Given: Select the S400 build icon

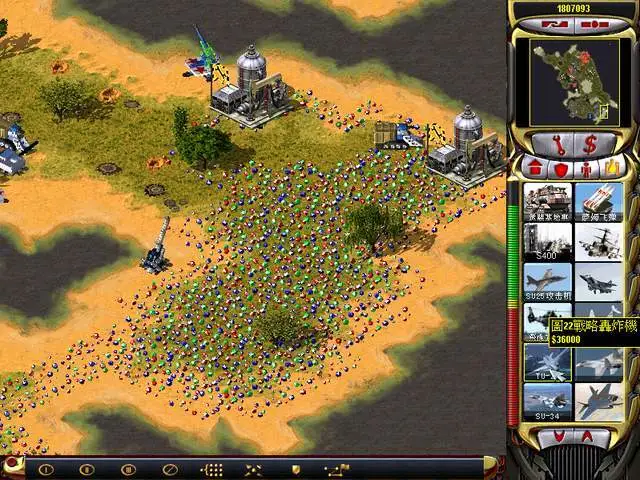Looking at the screenshot, I should pos(547,241).
